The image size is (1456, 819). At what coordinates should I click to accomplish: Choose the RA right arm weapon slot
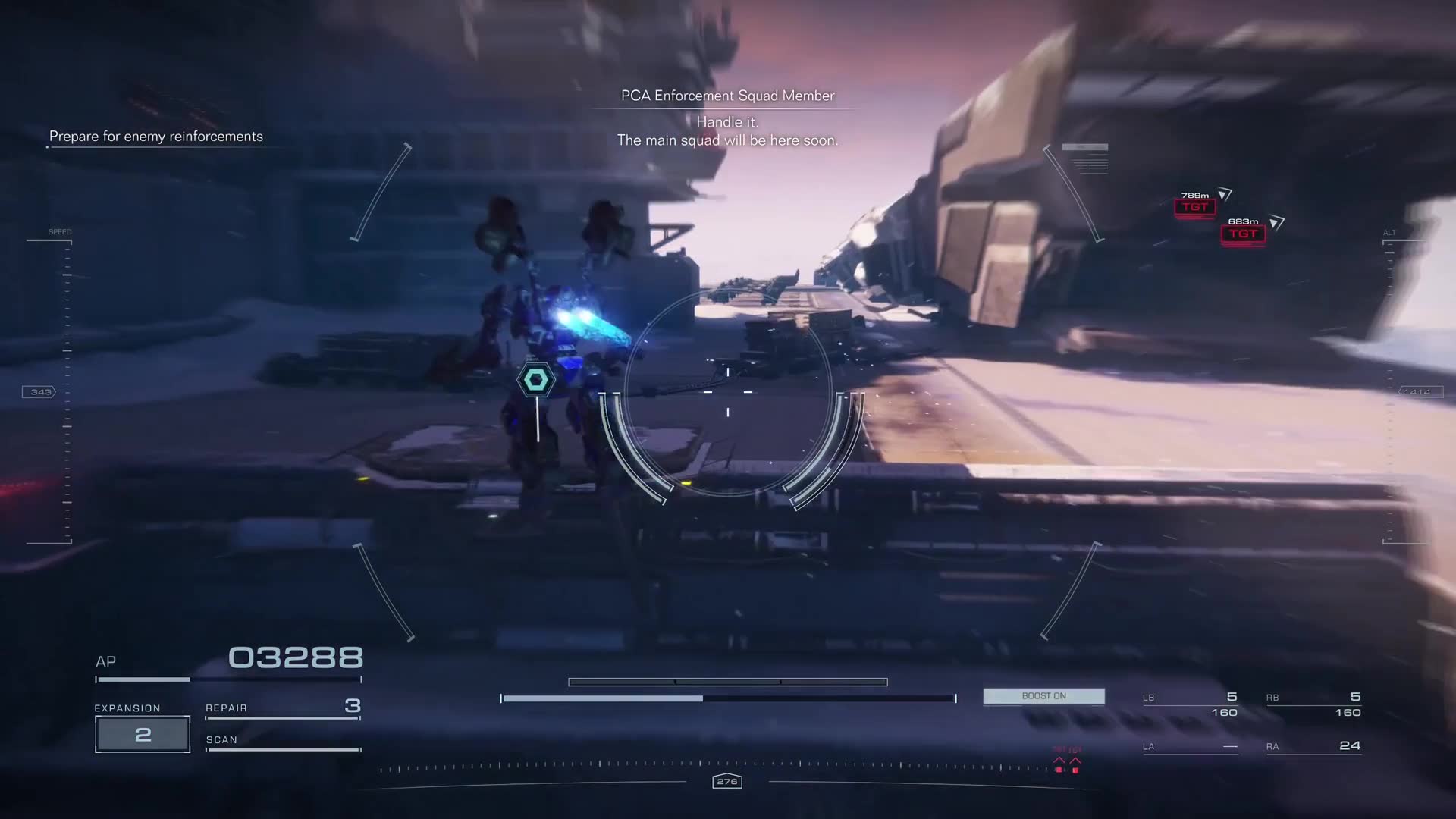coord(1313,746)
